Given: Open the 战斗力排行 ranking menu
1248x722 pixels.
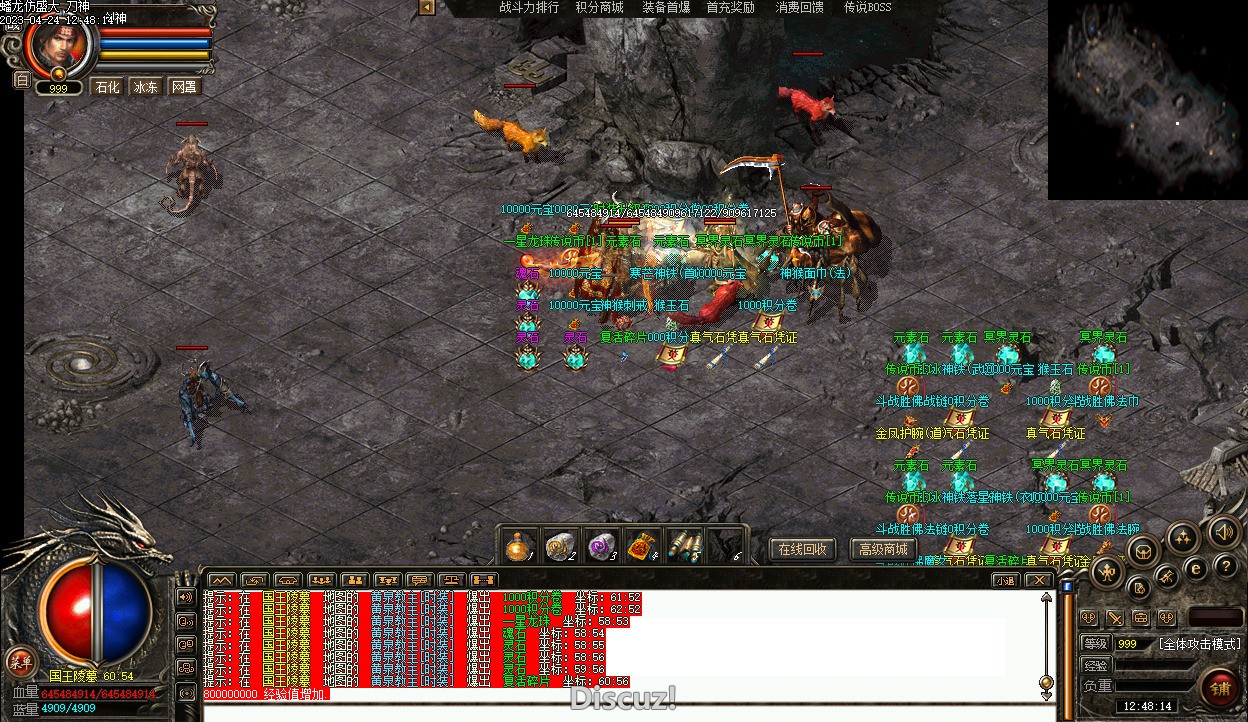Looking at the screenshot, I should [529, 7].
